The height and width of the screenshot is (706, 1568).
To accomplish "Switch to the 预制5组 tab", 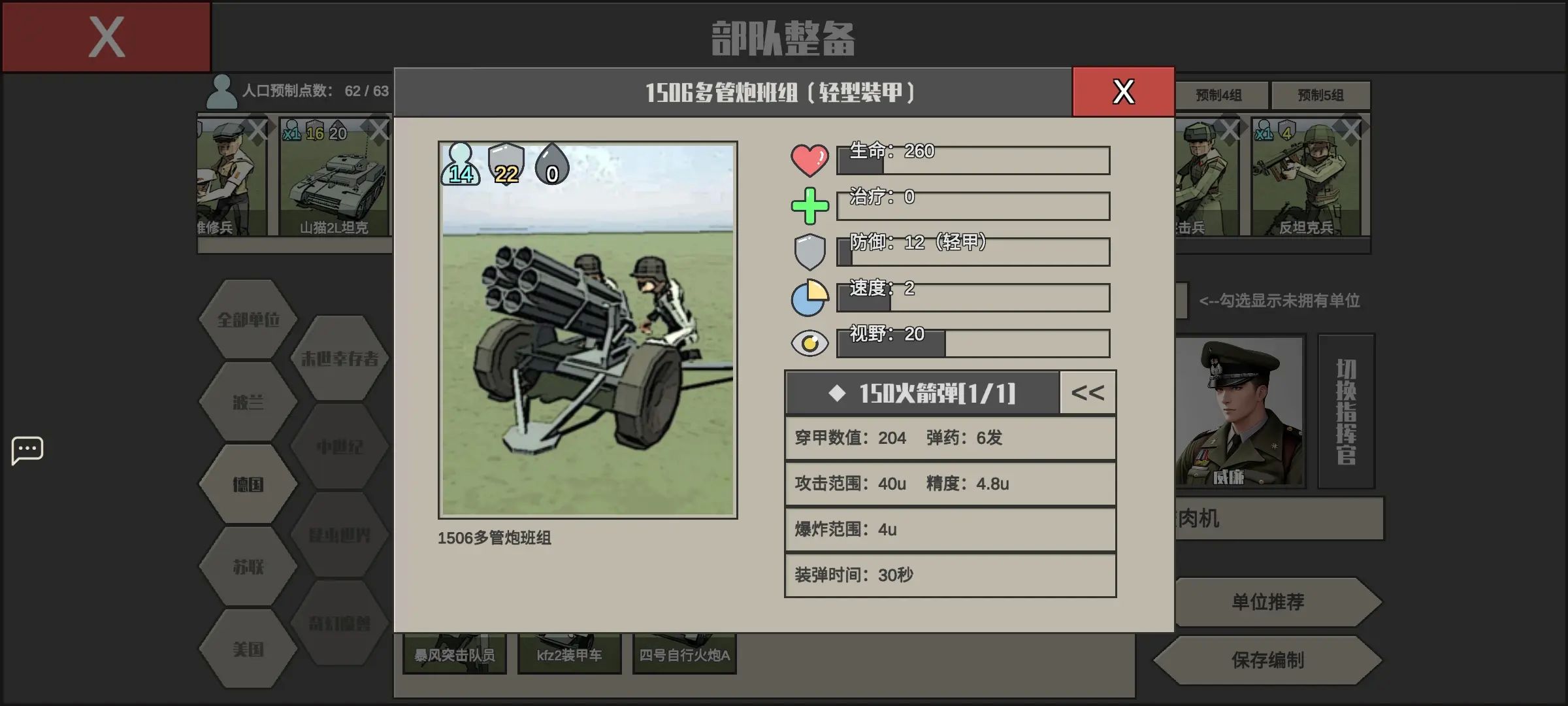I will click(1321, 94).
